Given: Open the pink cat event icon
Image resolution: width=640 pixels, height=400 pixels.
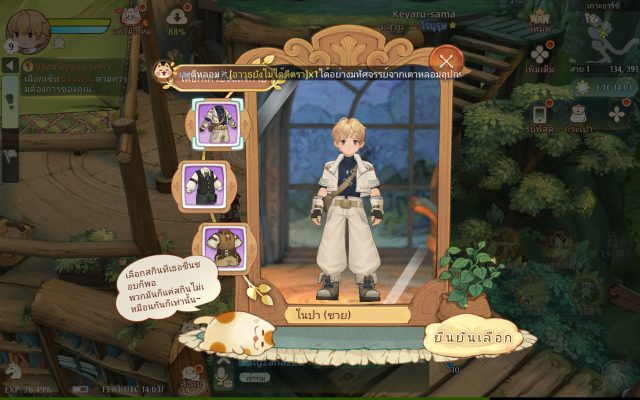Looking at the screenshot, I should point(129,16).
